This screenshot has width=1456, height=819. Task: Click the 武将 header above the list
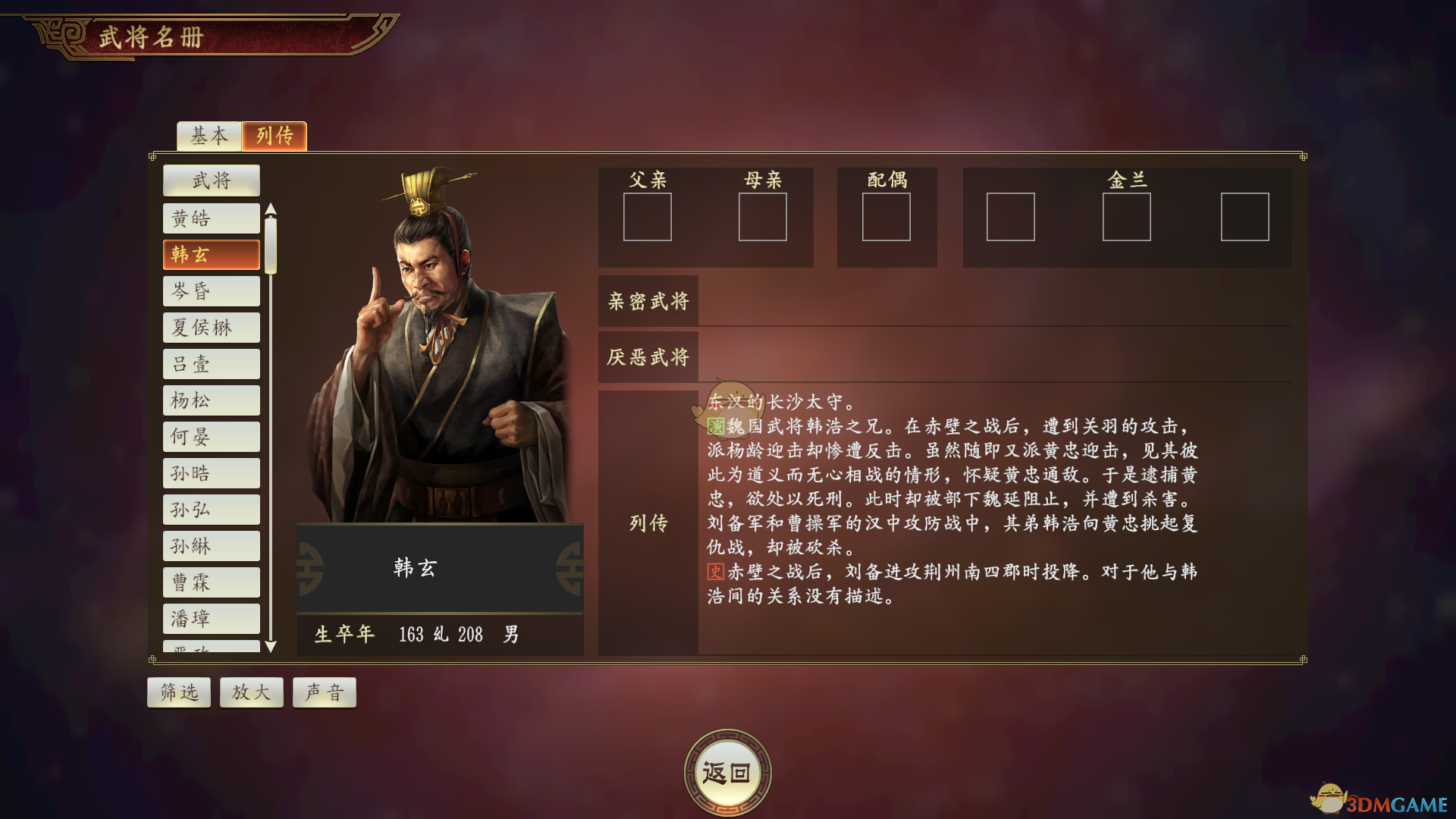click(x=211, y=180)
